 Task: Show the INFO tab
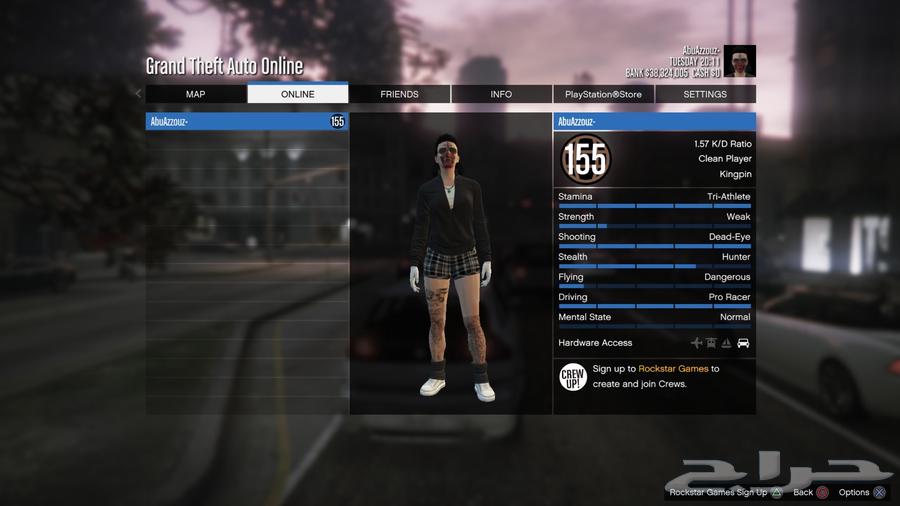501,94
